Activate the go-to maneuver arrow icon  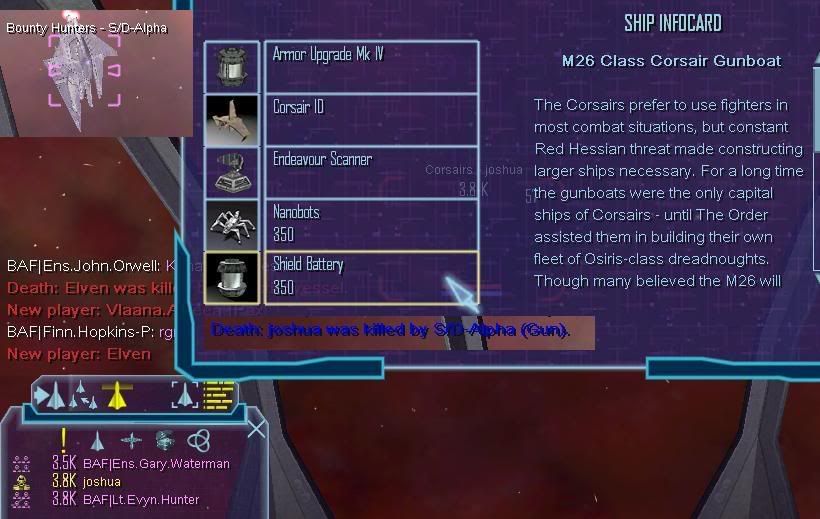click(x=49, y=396)
